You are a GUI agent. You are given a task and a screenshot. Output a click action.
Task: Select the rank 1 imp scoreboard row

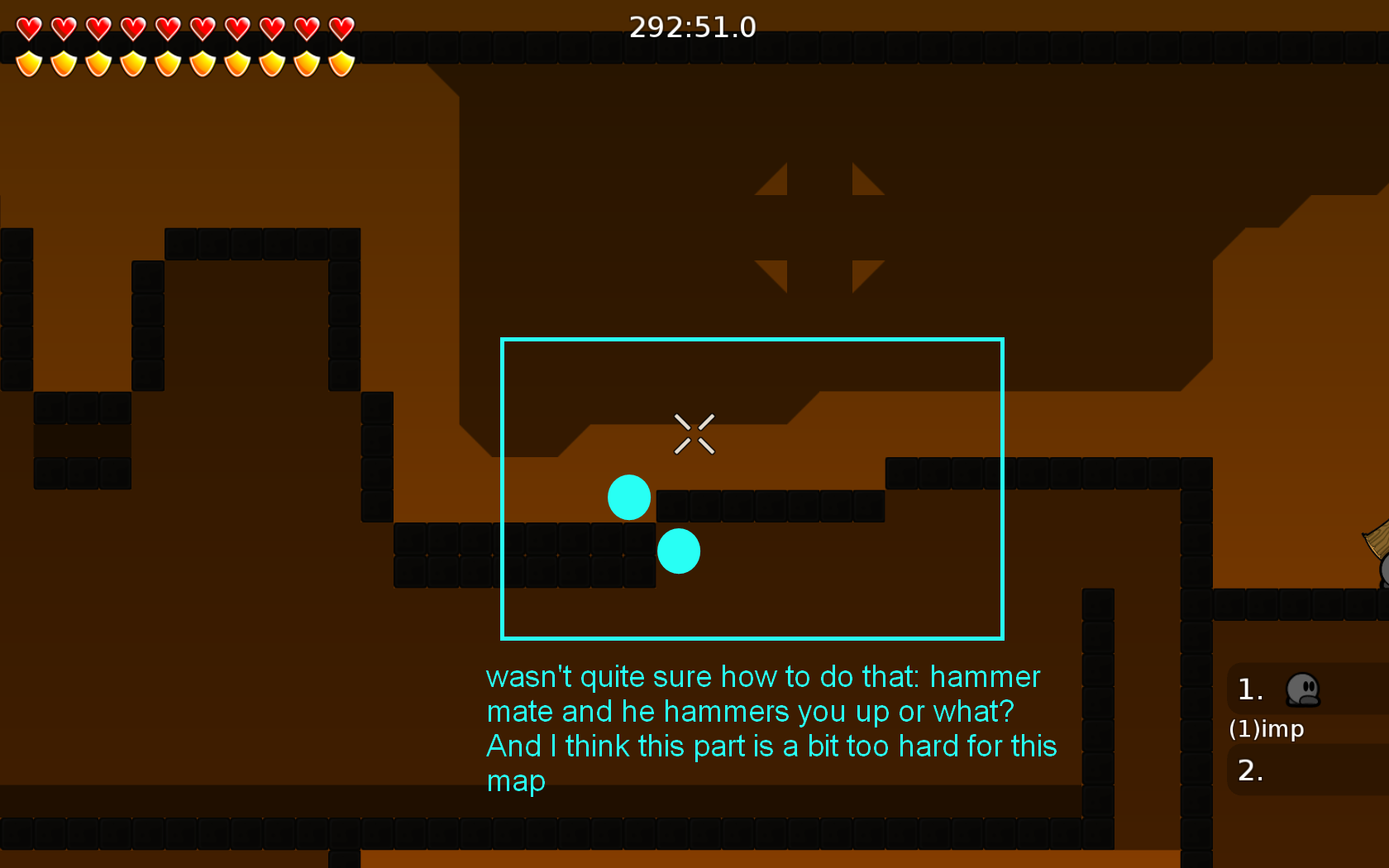pos(1306,690)
